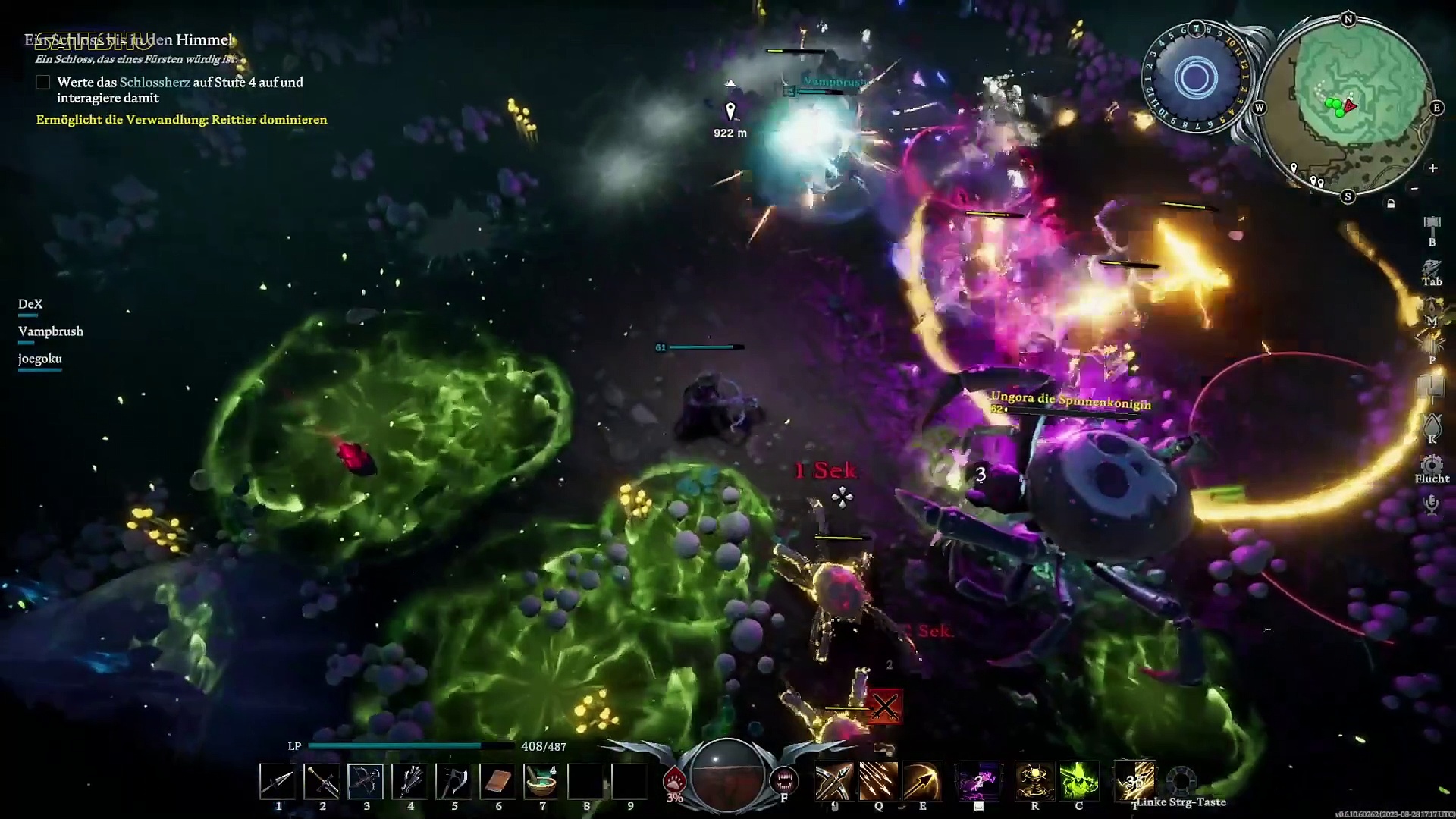The width and height of the screenshot is (1456, 819).
Task: Choose the axe in hotbar slot 5
Action: coord(453,781)
